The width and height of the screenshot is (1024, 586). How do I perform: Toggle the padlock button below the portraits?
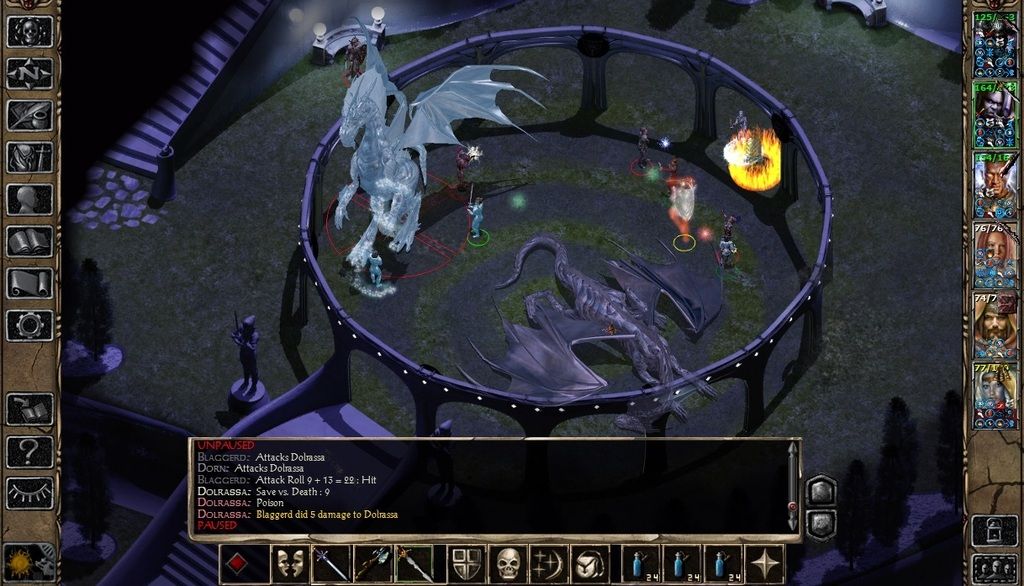(994, 529)
